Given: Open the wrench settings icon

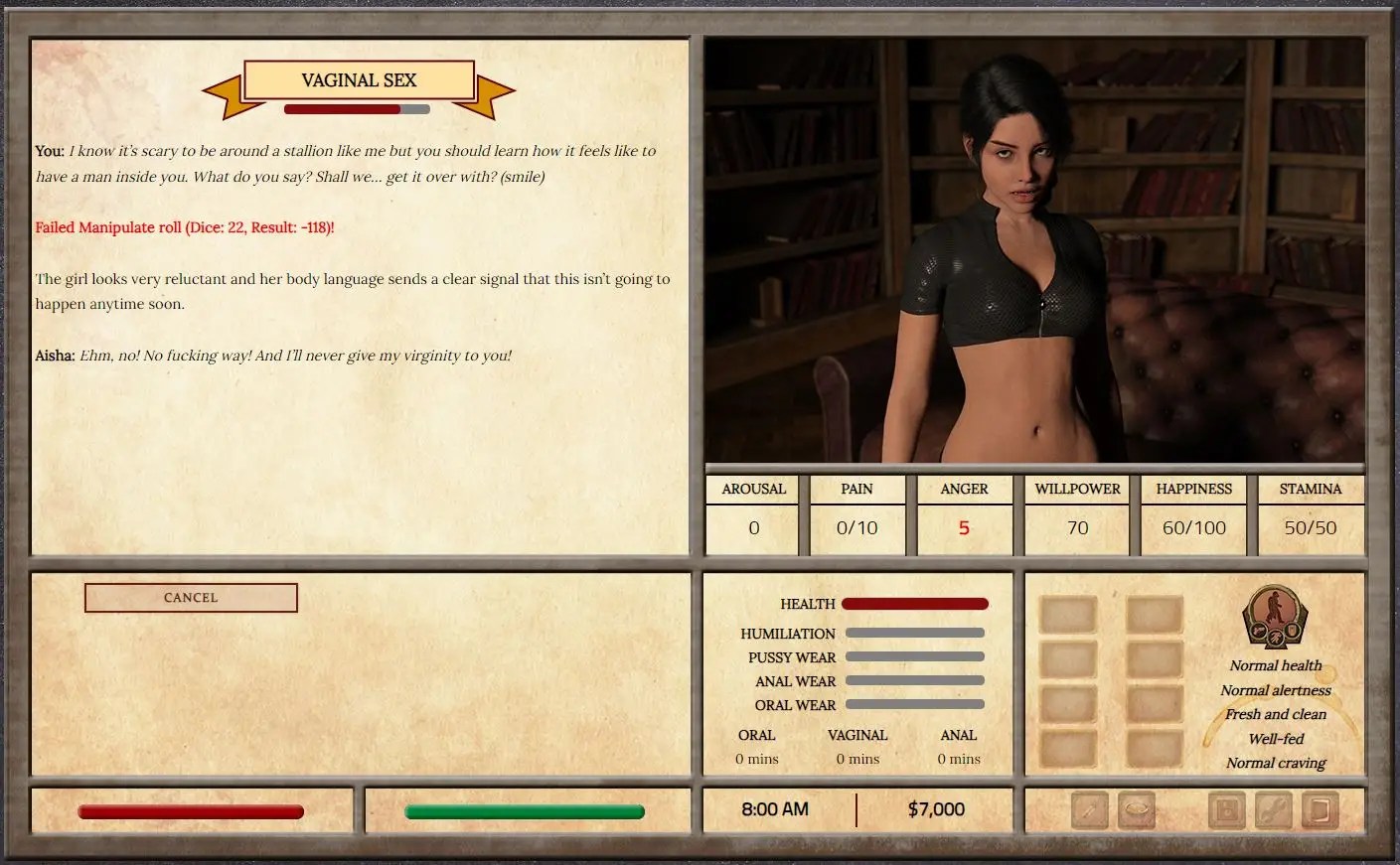Looking at the screenshot, I should [x=1274, y=810].
